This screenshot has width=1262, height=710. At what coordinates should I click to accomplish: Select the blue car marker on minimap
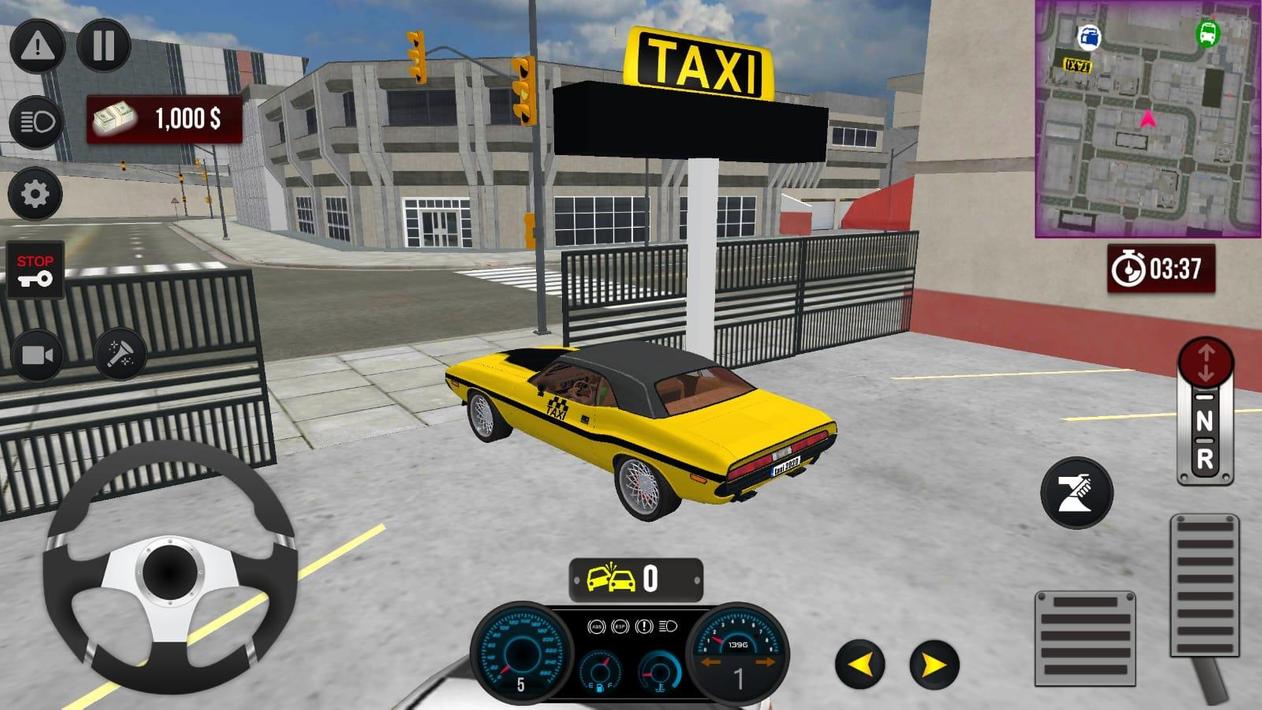point(1089,38)
